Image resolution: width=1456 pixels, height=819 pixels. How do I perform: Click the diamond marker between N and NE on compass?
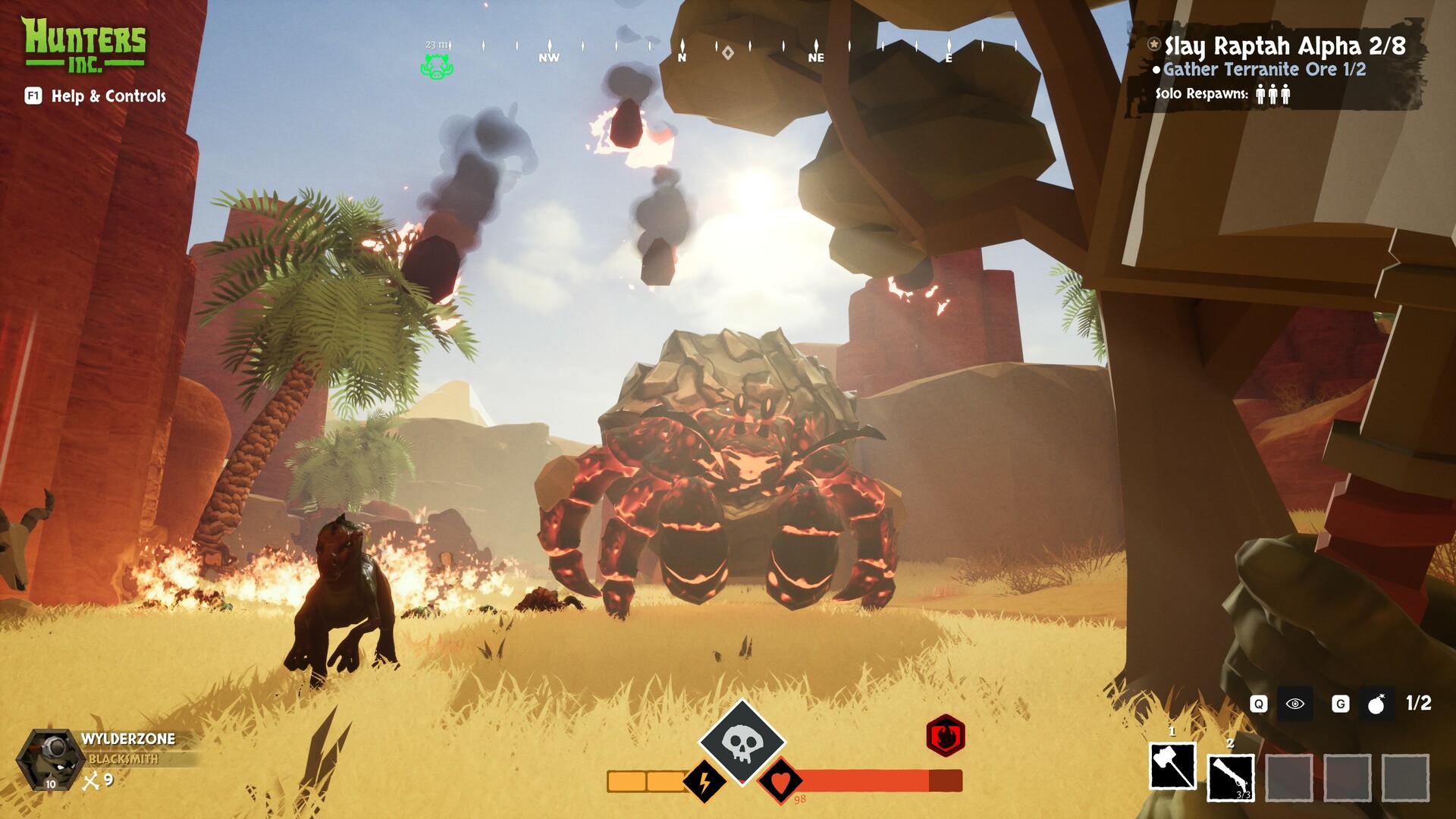pos(726,52)
